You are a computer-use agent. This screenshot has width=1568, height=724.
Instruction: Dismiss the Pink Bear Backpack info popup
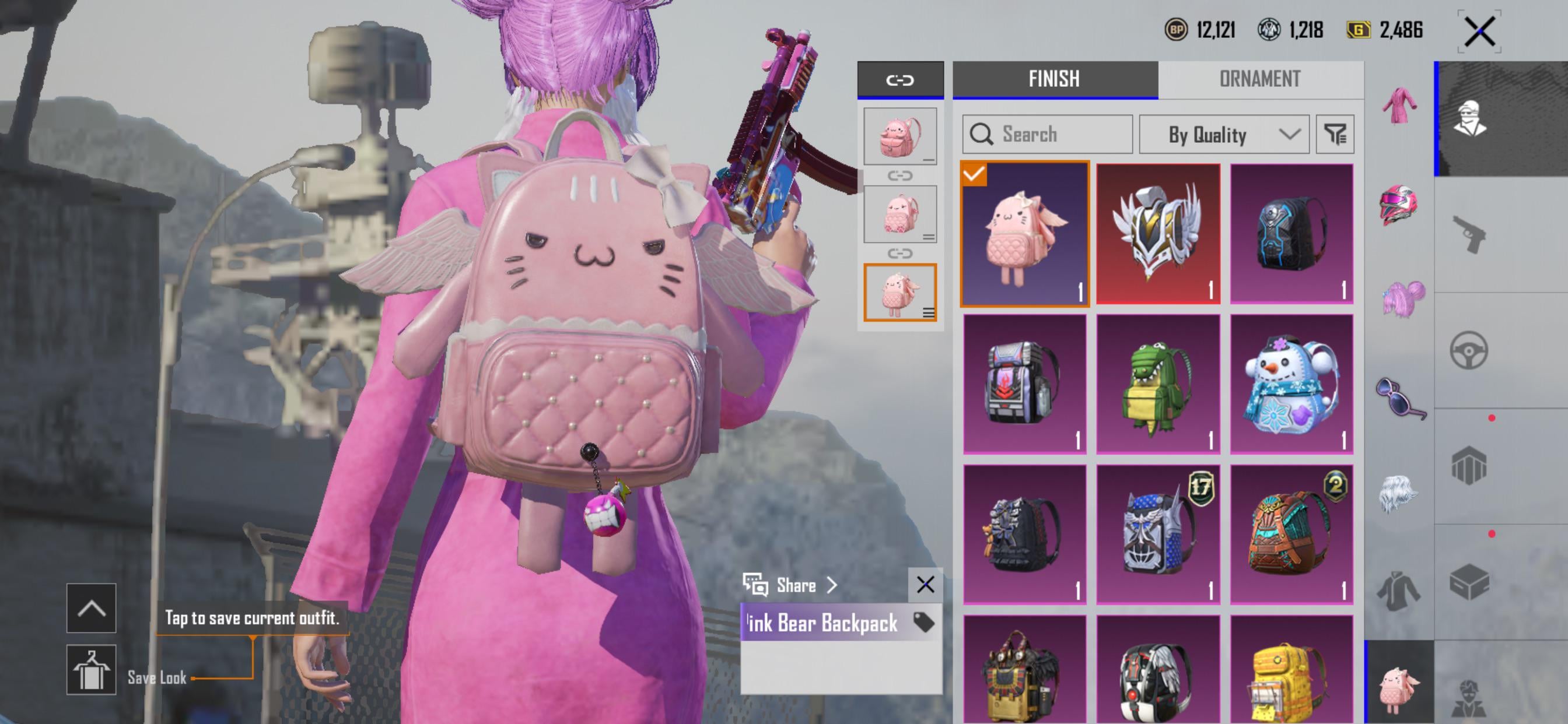click(925, 585)
